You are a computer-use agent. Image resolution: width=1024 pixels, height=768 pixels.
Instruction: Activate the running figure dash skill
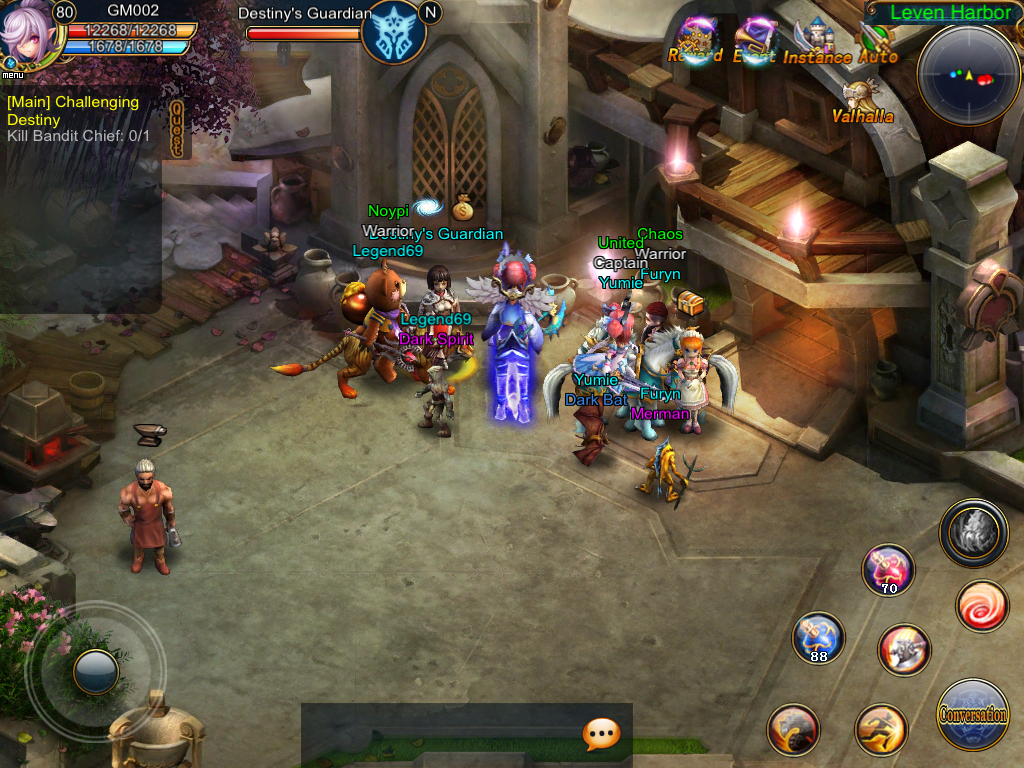coord(881,730)
